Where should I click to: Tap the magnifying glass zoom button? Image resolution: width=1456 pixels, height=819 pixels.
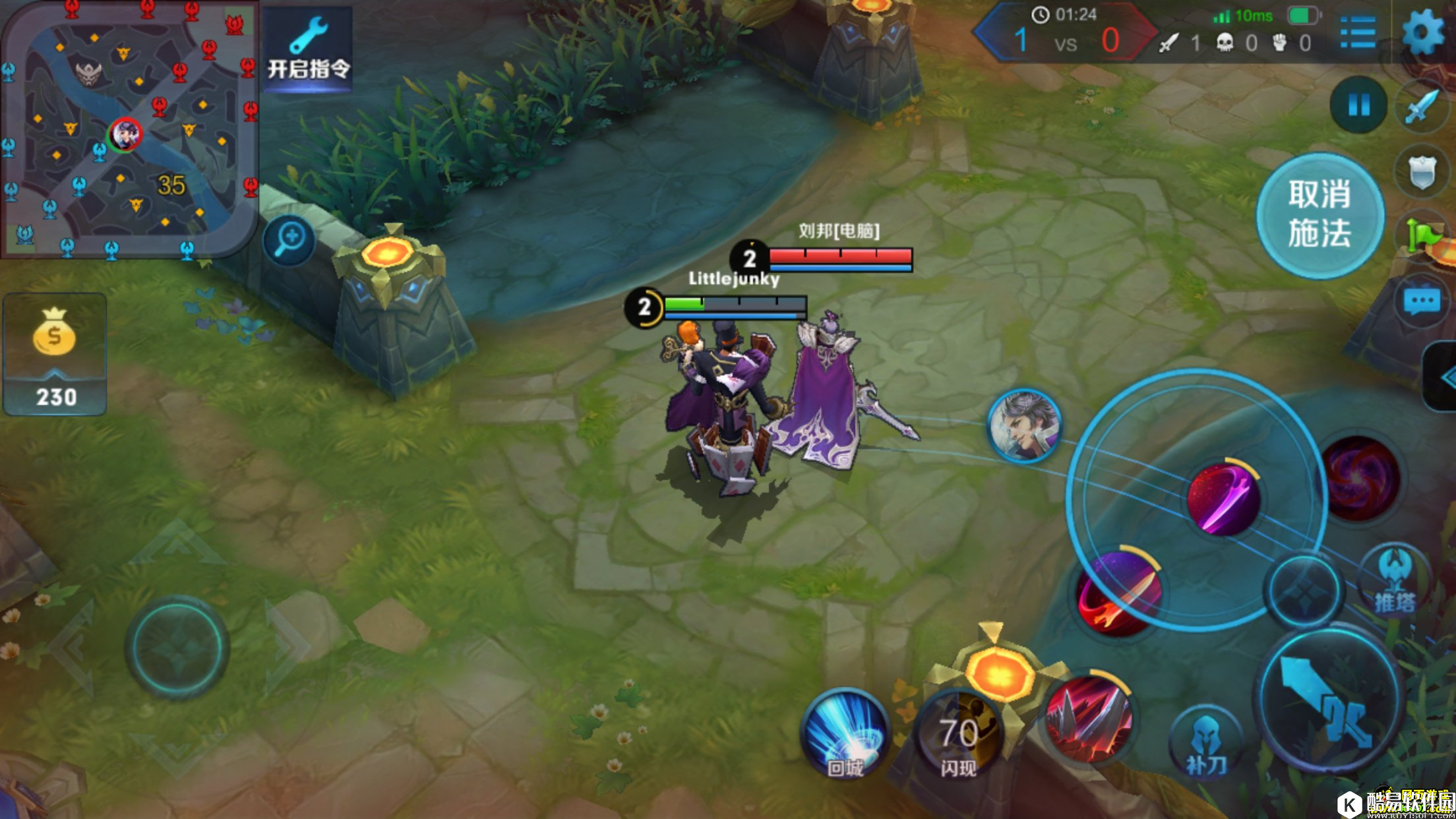tap(289, 239)
